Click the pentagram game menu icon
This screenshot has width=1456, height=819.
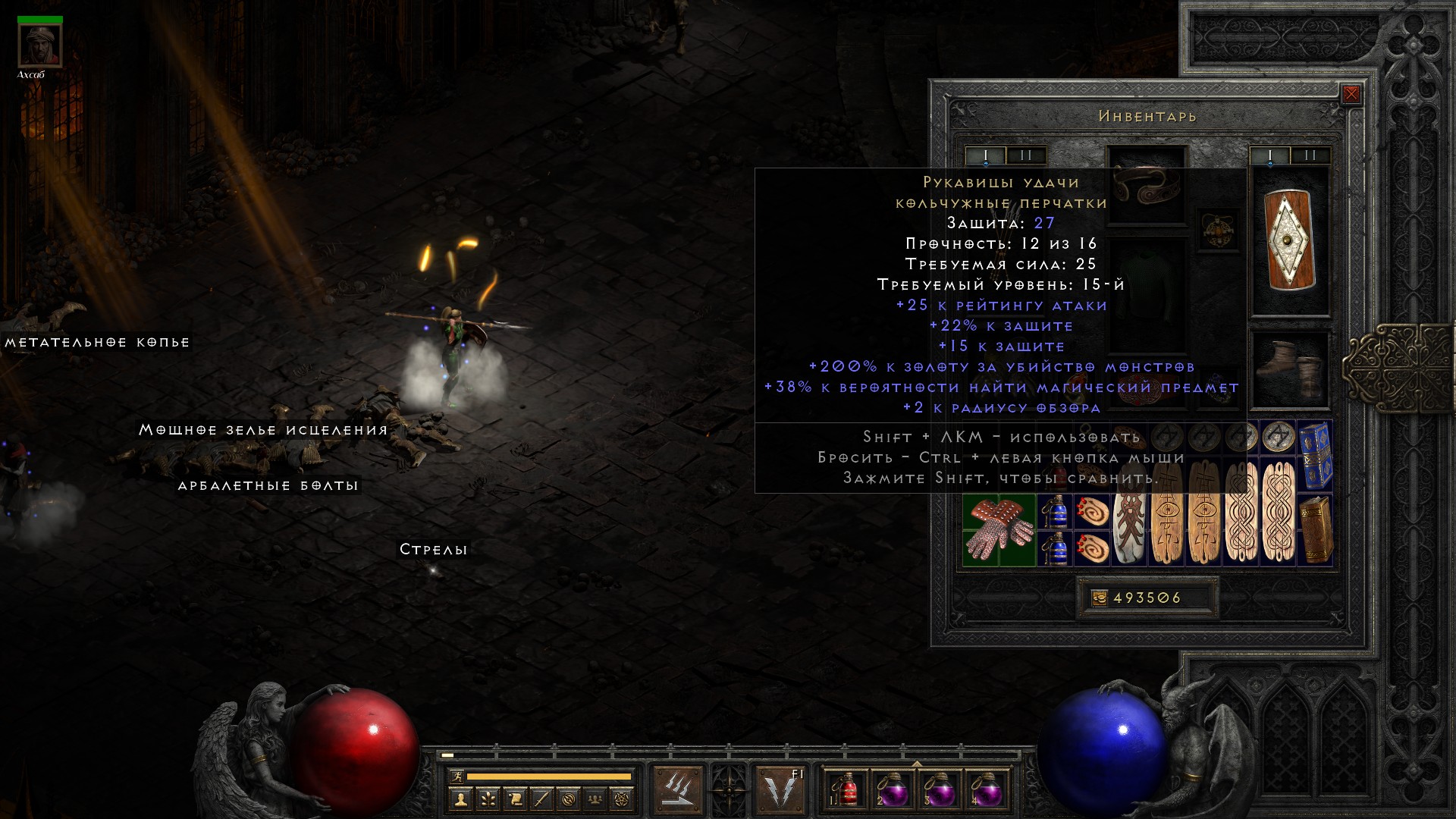tap(623, 799)
